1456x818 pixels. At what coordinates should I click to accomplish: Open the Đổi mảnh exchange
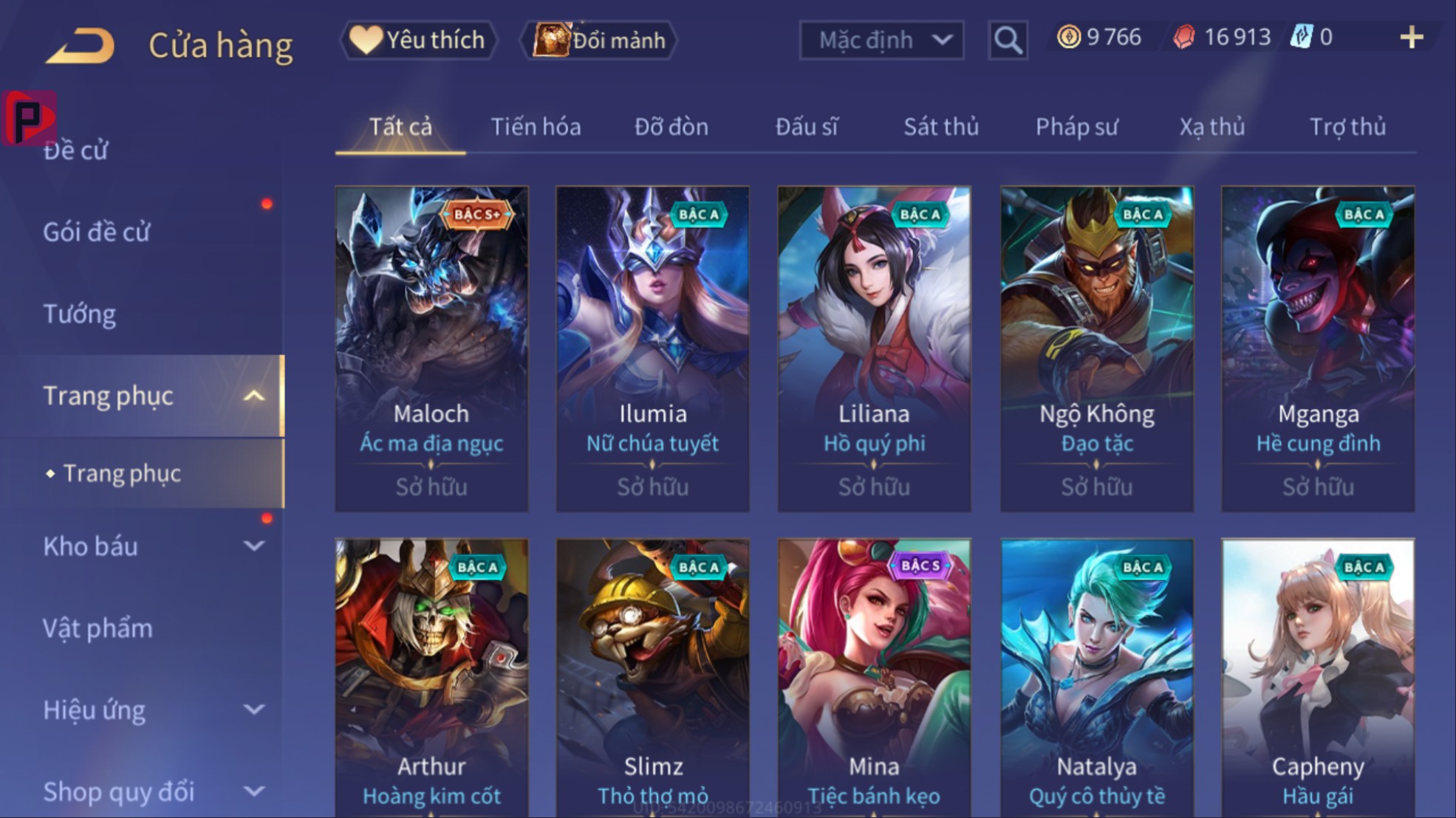tap(600, 40)
